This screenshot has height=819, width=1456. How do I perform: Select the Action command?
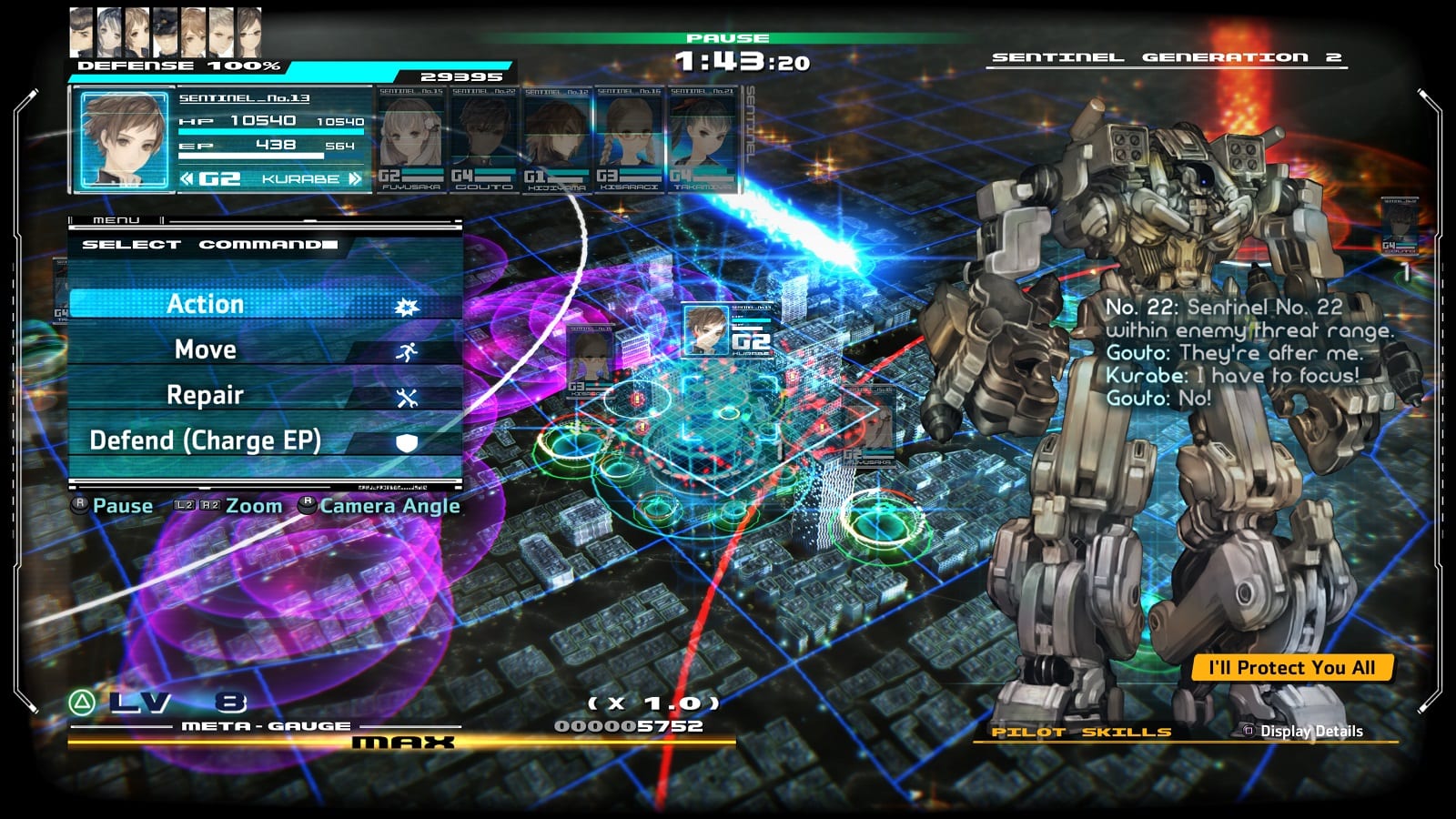(264, 304)
